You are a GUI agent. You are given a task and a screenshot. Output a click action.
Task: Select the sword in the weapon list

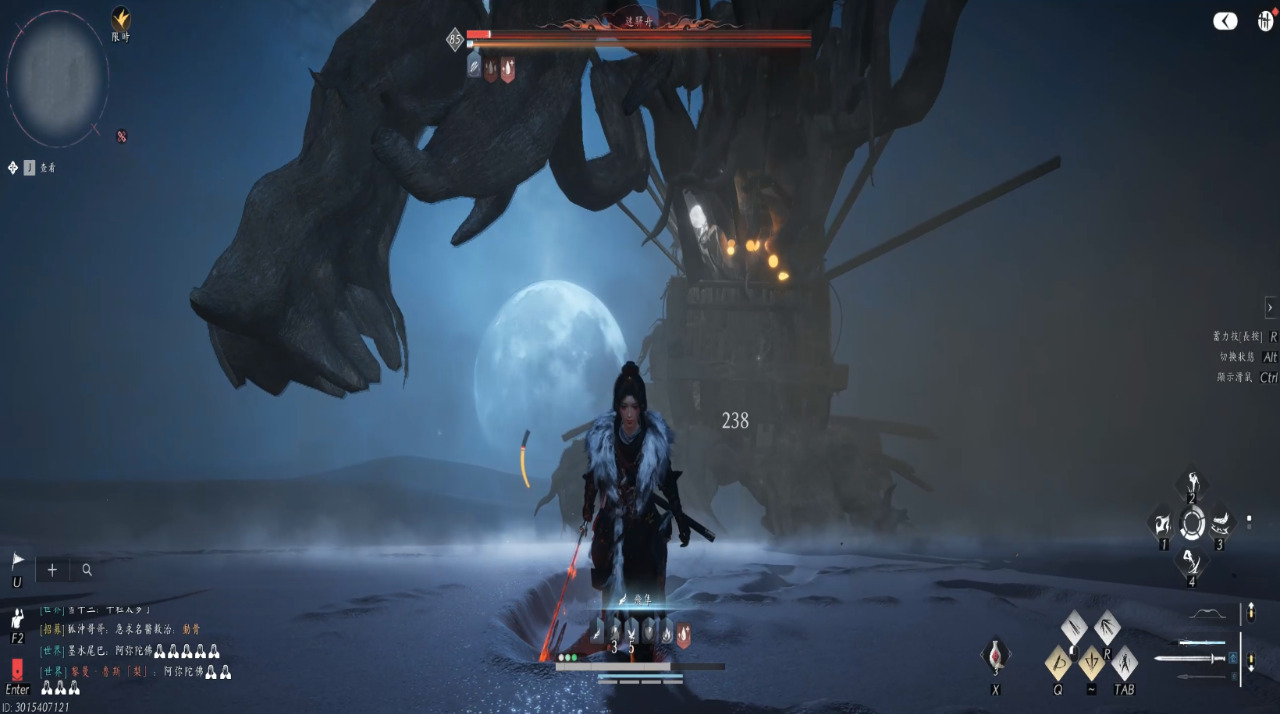coord(1190,658)
